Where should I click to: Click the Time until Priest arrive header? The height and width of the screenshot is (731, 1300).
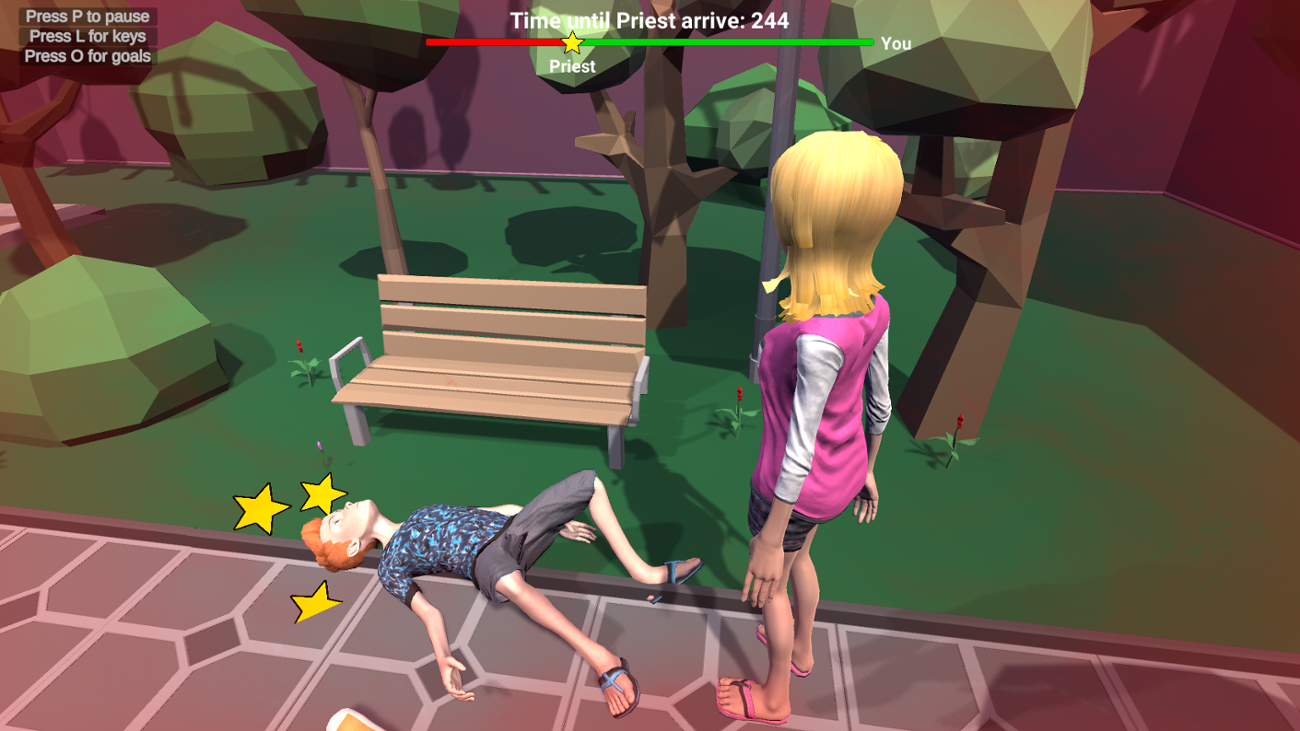650,19
